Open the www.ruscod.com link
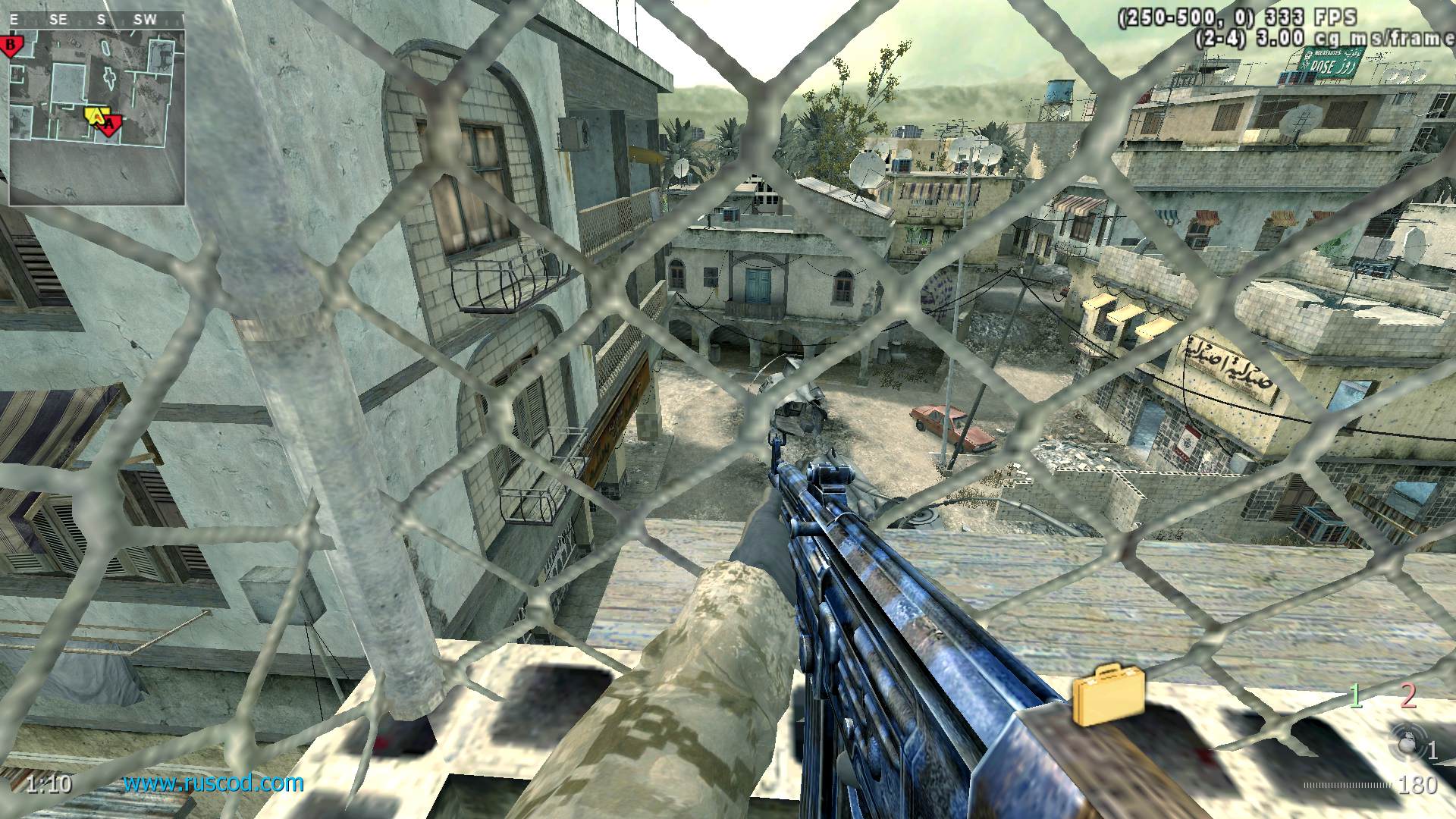 [214, 783]
